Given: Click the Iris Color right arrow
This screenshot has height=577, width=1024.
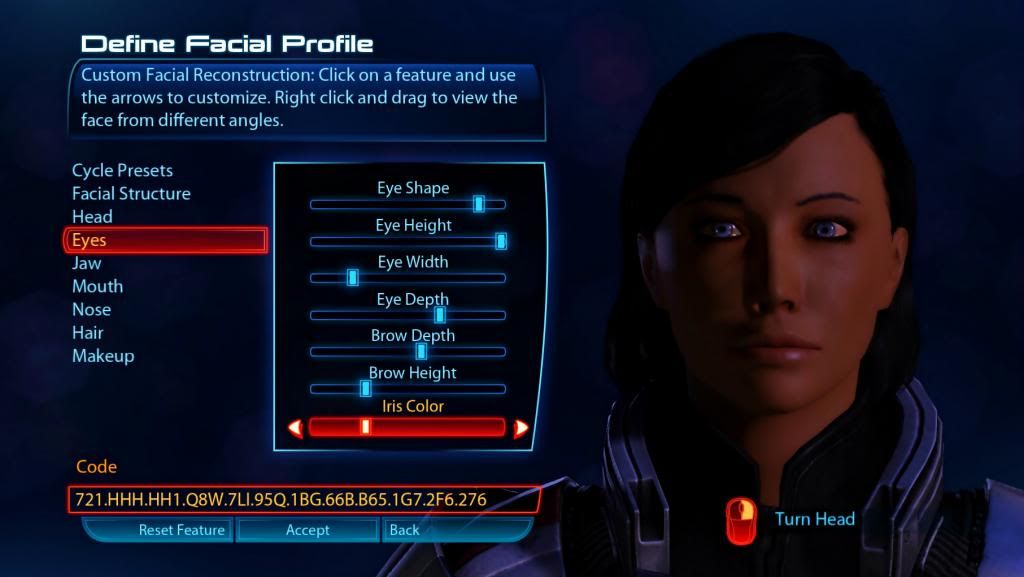Looking at the screenshot, I should coord(521,428).
